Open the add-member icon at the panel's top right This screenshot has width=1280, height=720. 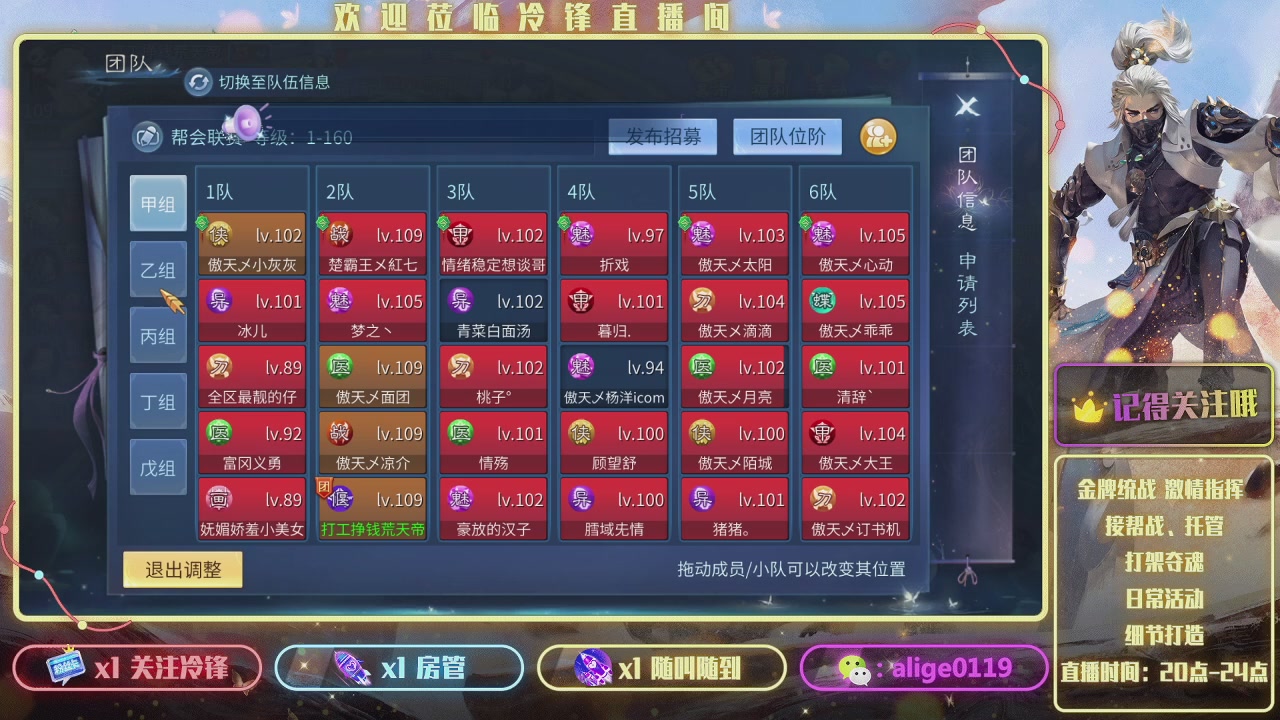point(878,137)
